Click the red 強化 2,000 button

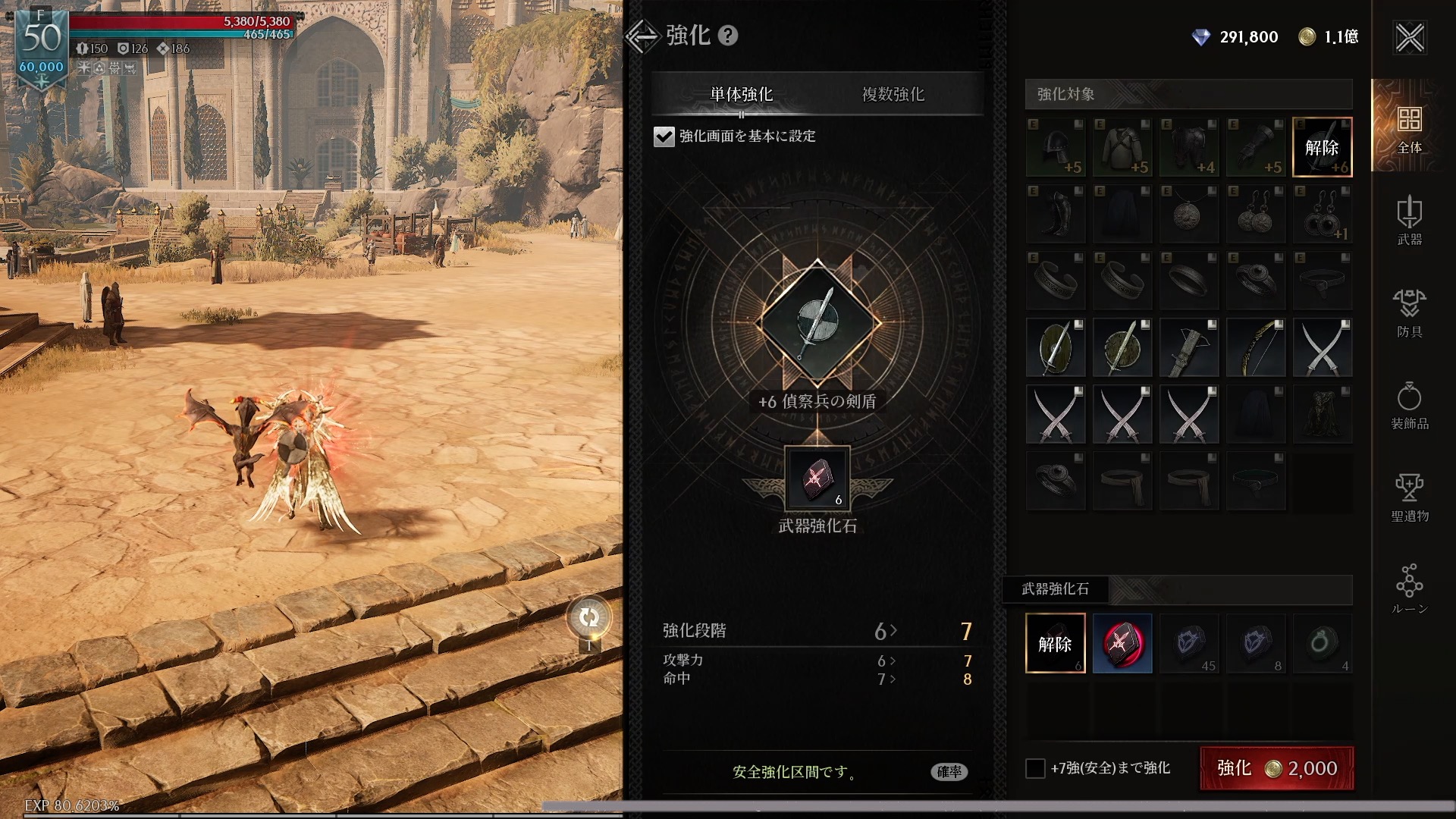1276,768
